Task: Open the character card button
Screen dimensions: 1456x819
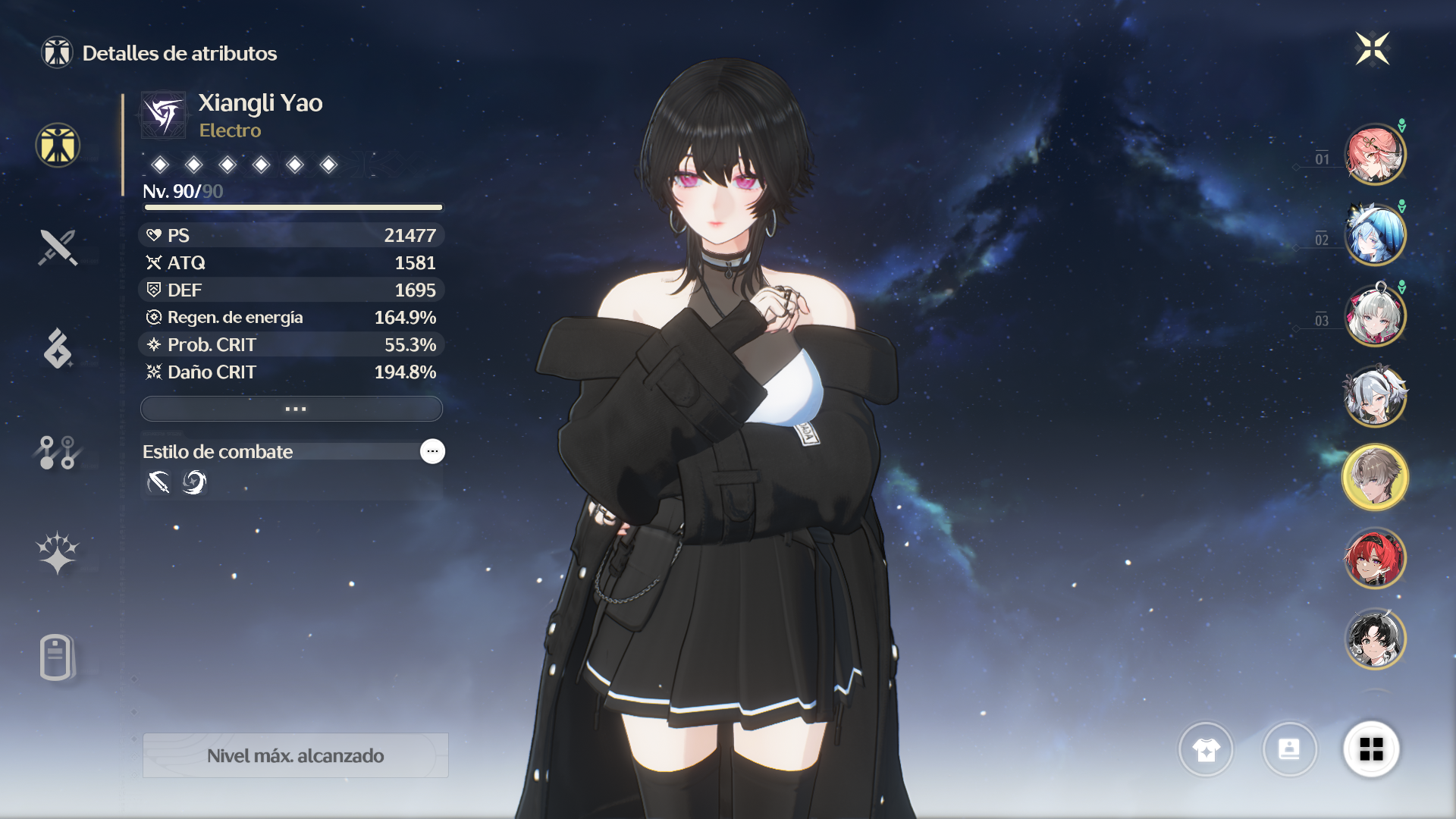Action: click(x=1289, y=749)
